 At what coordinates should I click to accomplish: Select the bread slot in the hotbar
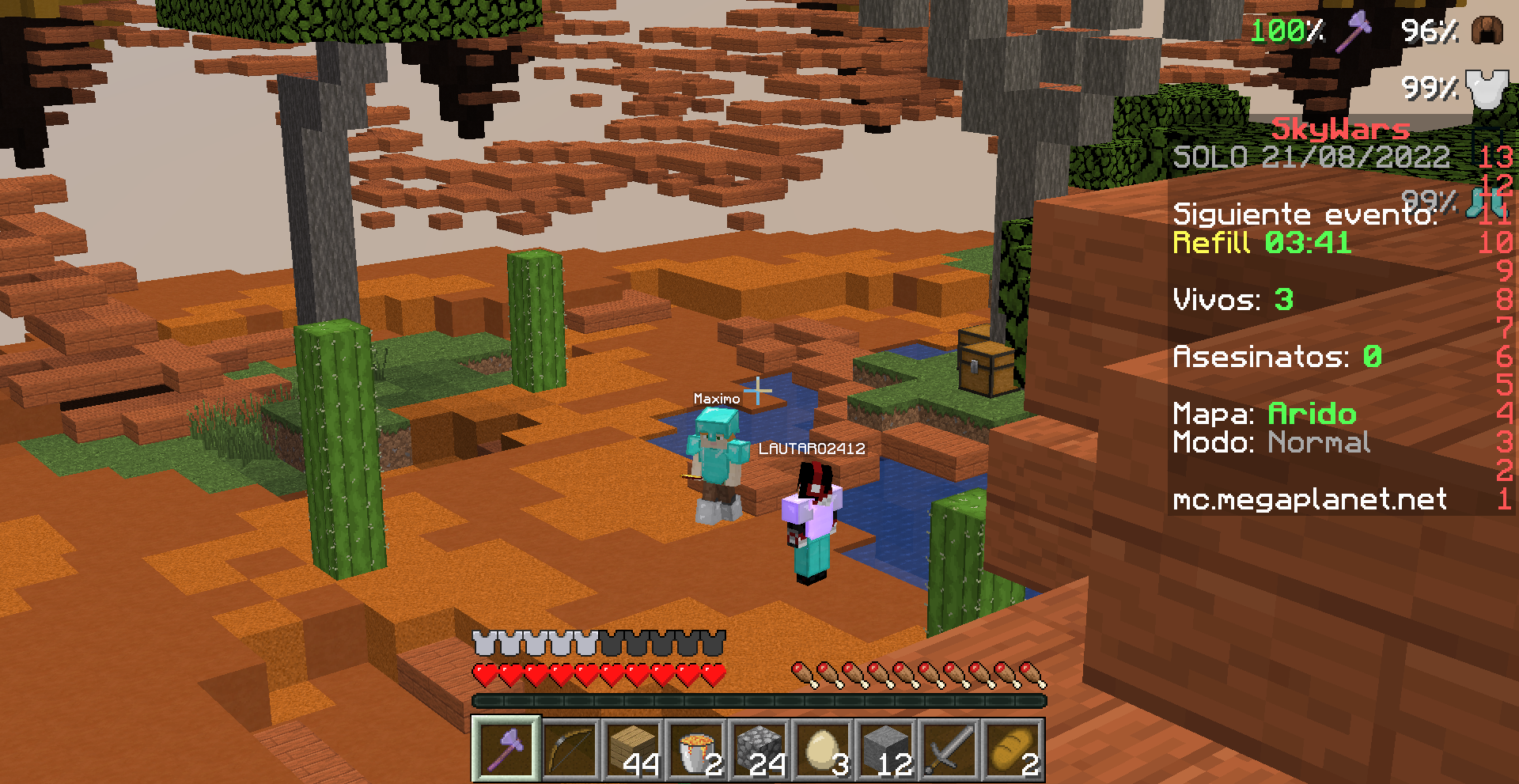coord(1013,749)
